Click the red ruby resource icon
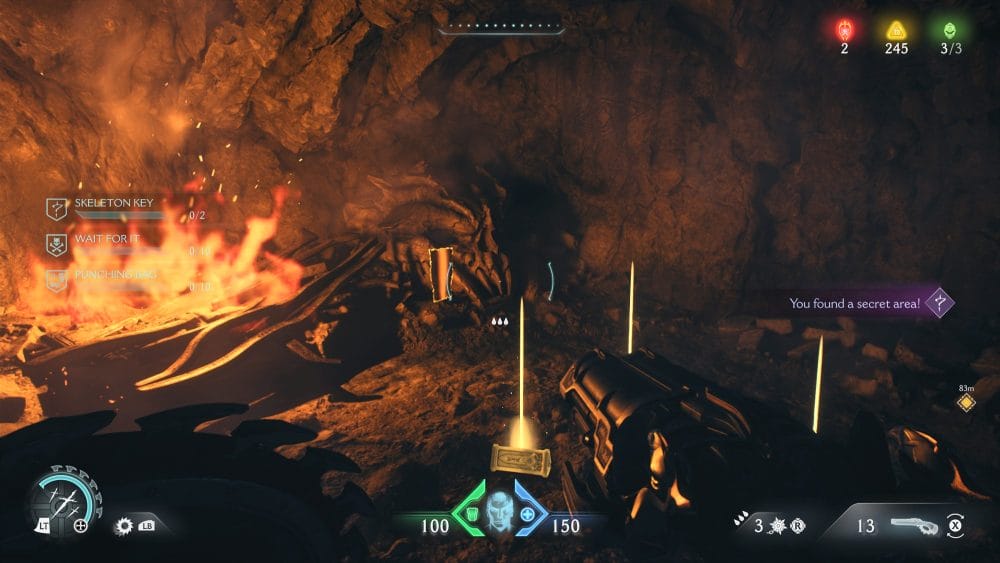This screenshot has width=1000, height=563. click(844, 29)
